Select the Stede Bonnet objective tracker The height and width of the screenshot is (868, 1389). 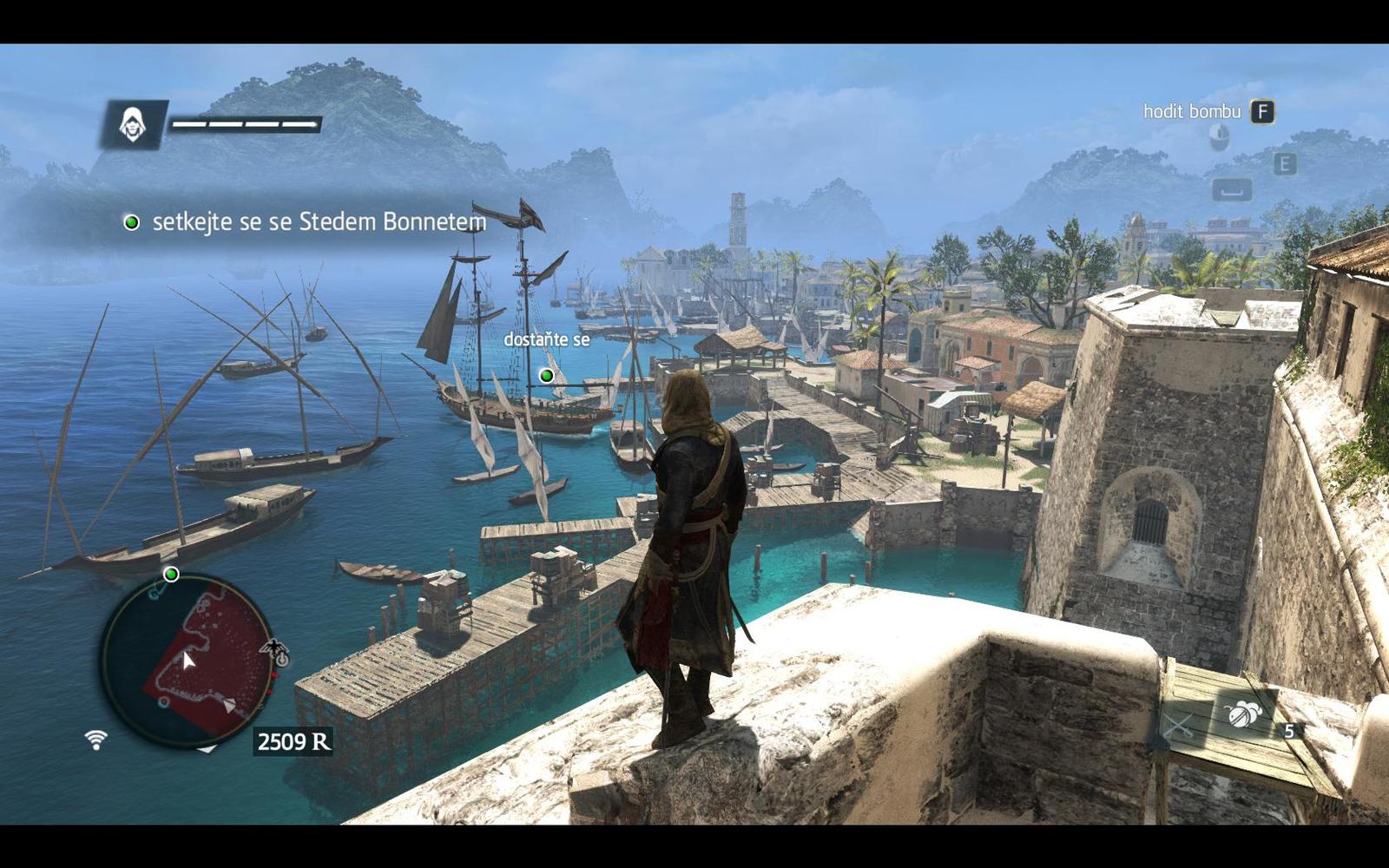coord(306,222)
